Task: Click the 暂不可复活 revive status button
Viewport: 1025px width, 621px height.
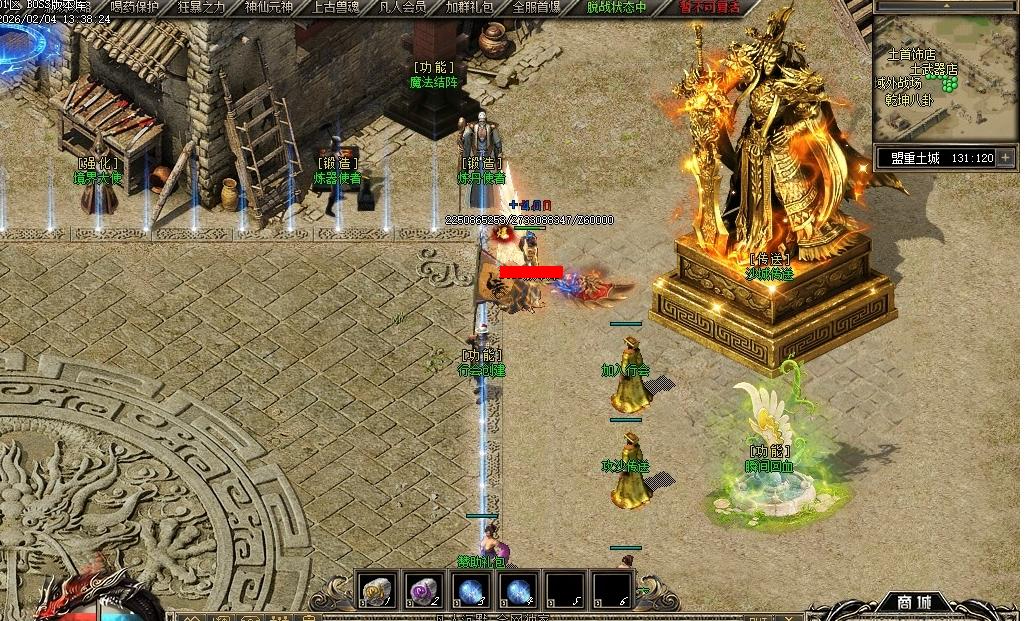Action: point(709,7)
